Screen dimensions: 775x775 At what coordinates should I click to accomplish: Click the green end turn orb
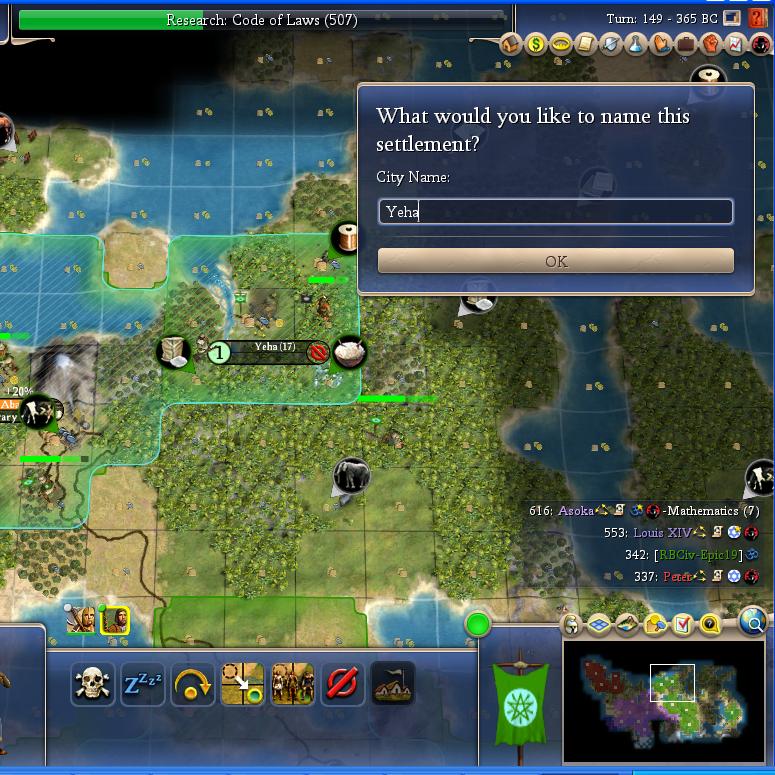coord(478,625)
